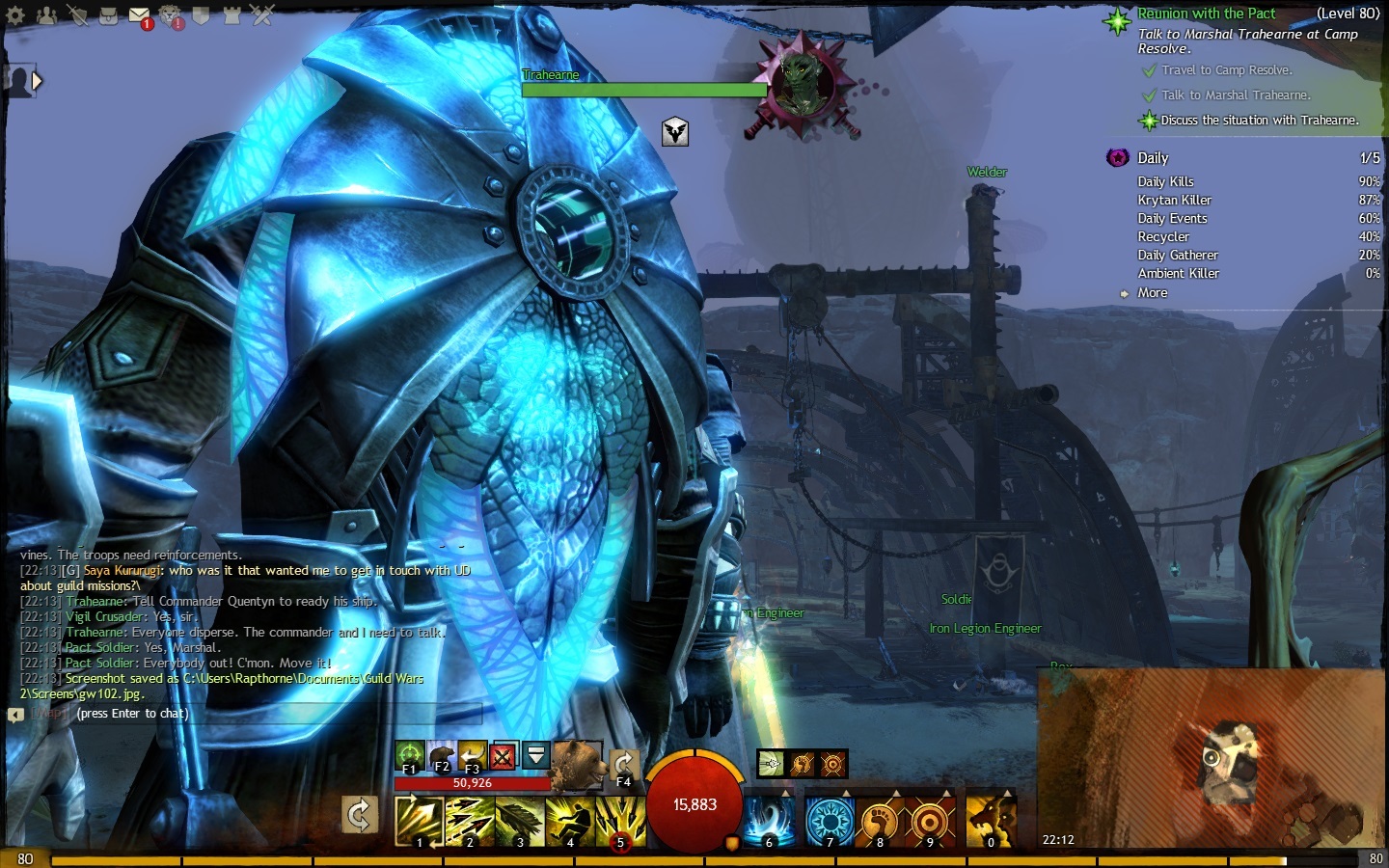The image size is (1389, 868).
Task: Open the inventory bag icon
Action: [108, 14]
